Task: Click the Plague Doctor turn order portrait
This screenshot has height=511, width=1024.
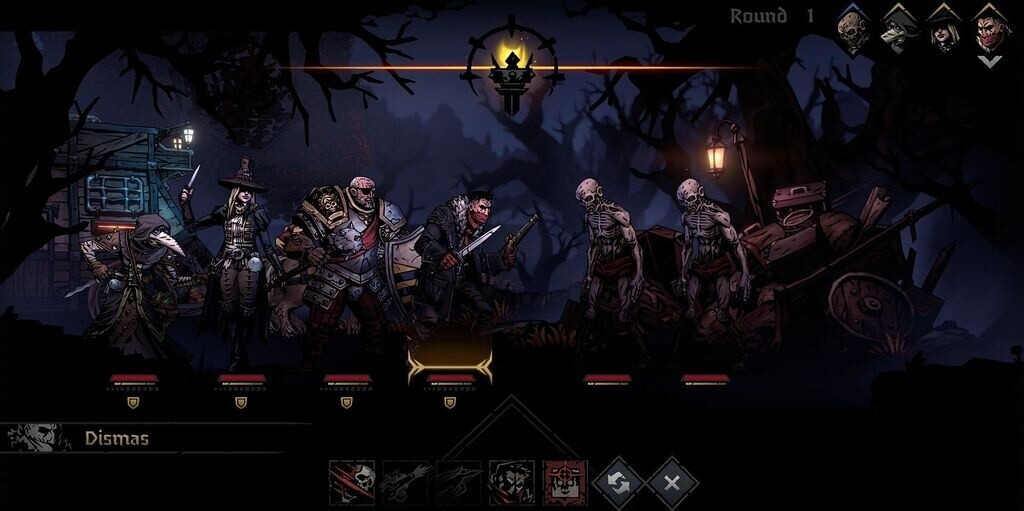Action: click(x=899, y=31)
